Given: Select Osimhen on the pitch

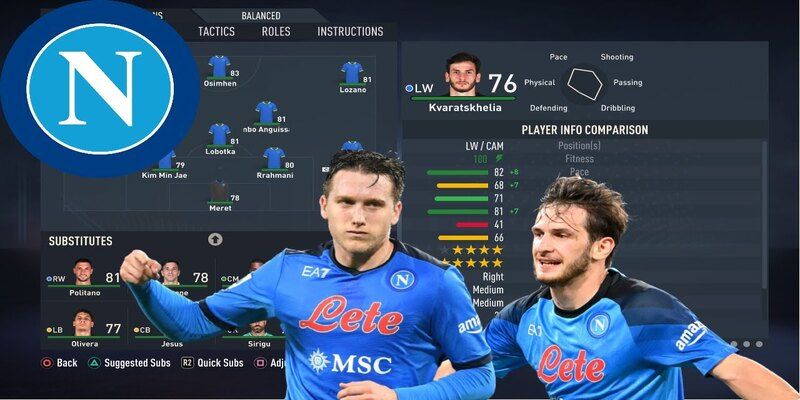Looking at the screenshot, I should (220, 68).
